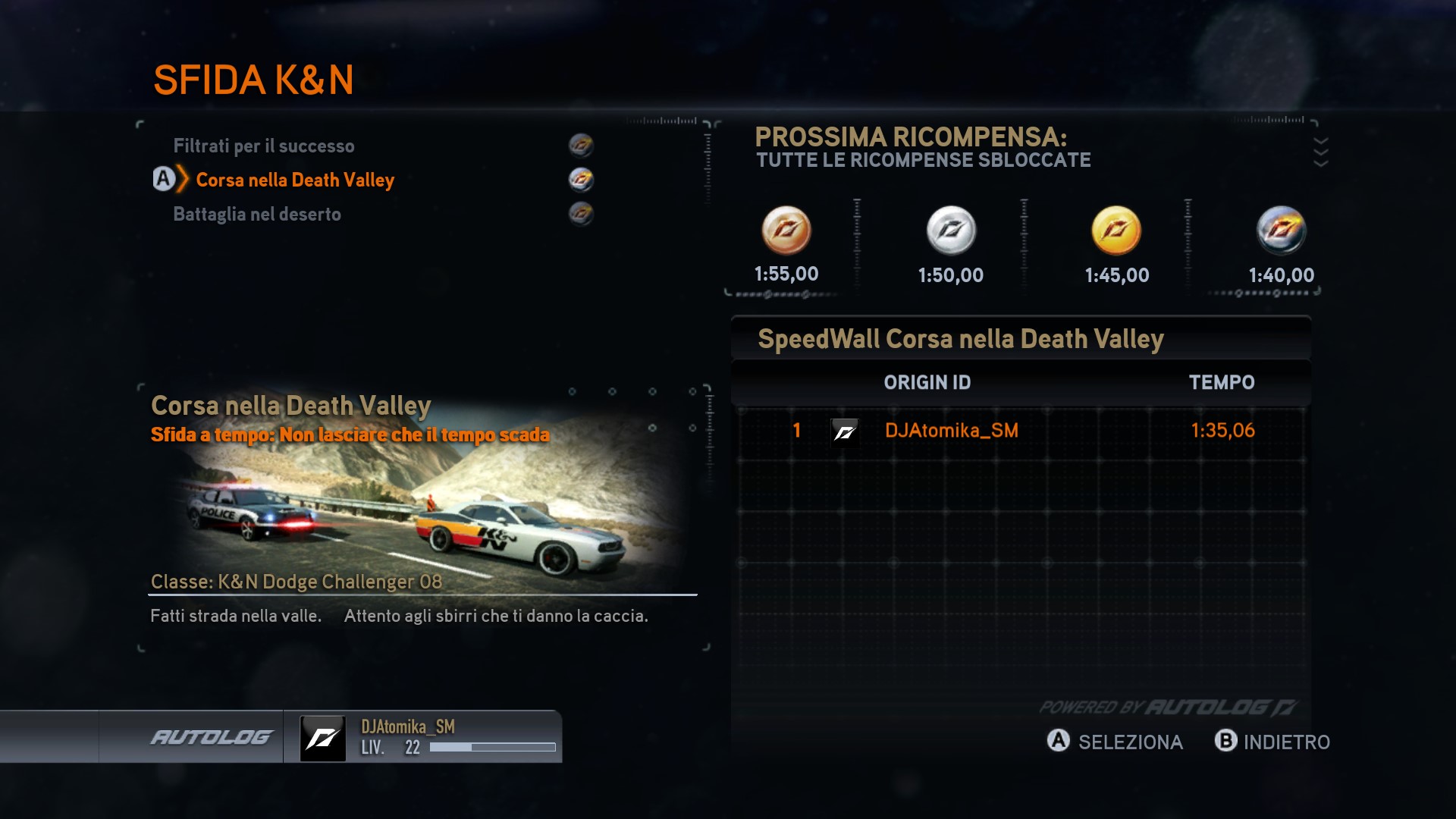Click the gold 1:45,00 reward medal

1116,231
